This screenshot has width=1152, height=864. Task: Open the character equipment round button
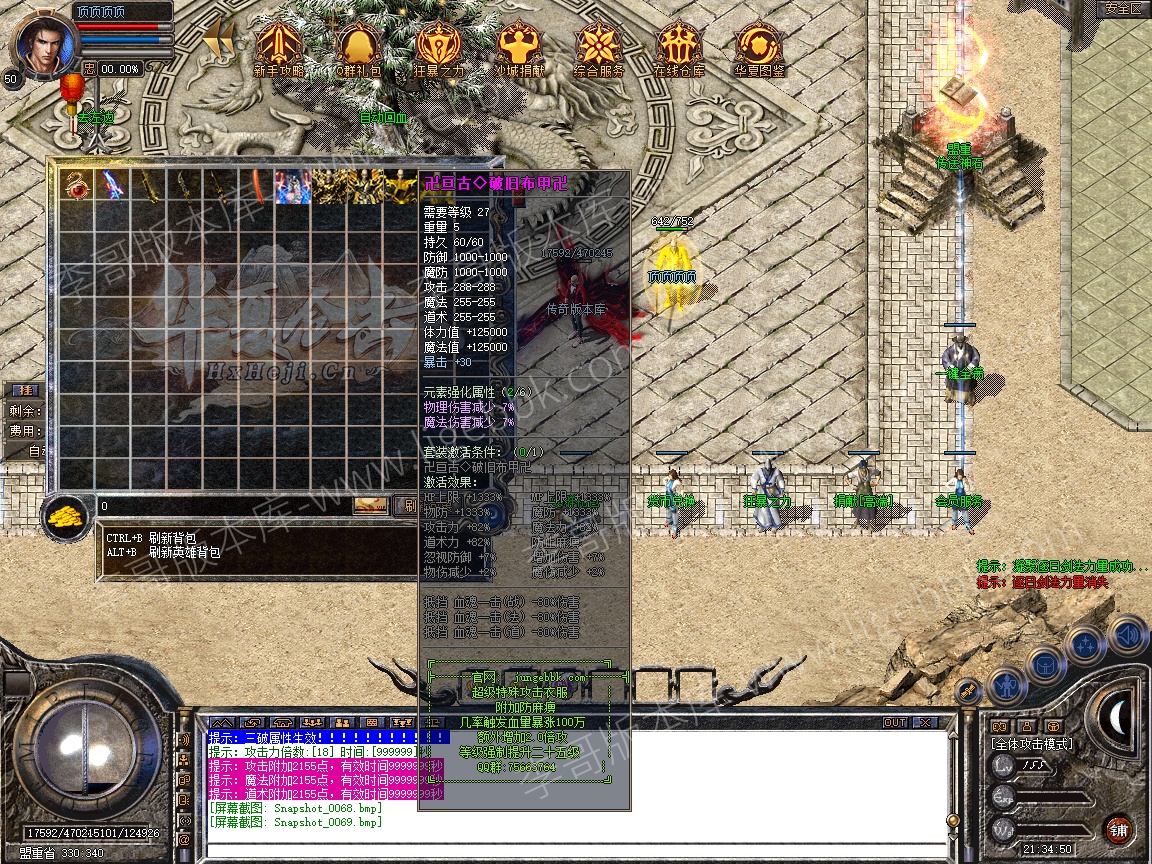coord(1006,685)
